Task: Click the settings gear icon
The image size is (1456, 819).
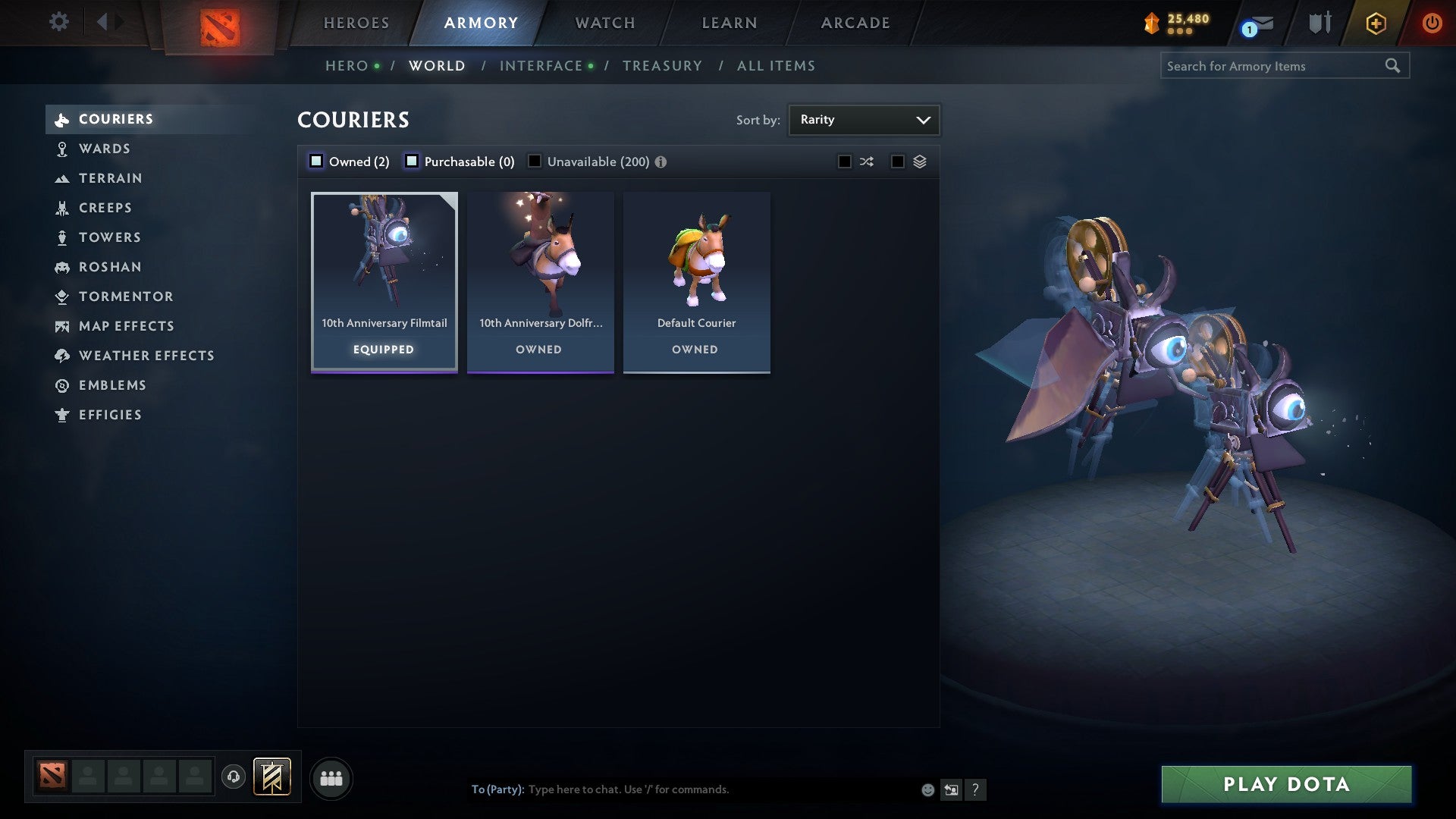Action: [58, 22]
